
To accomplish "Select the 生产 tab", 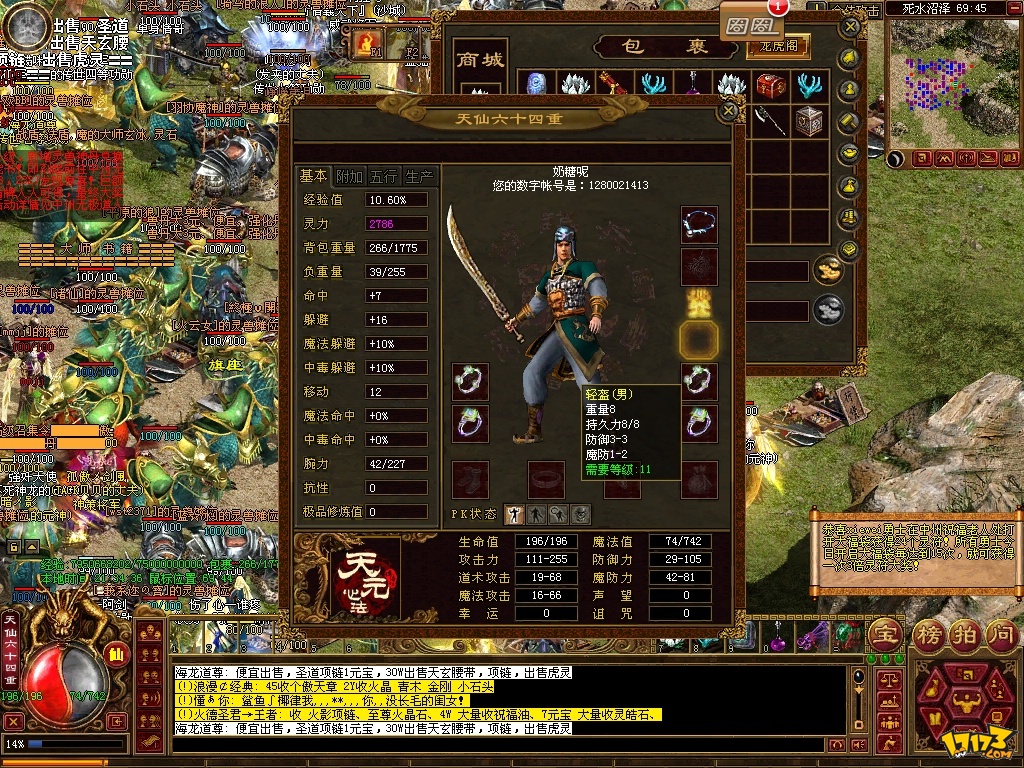I will (419, 176).
